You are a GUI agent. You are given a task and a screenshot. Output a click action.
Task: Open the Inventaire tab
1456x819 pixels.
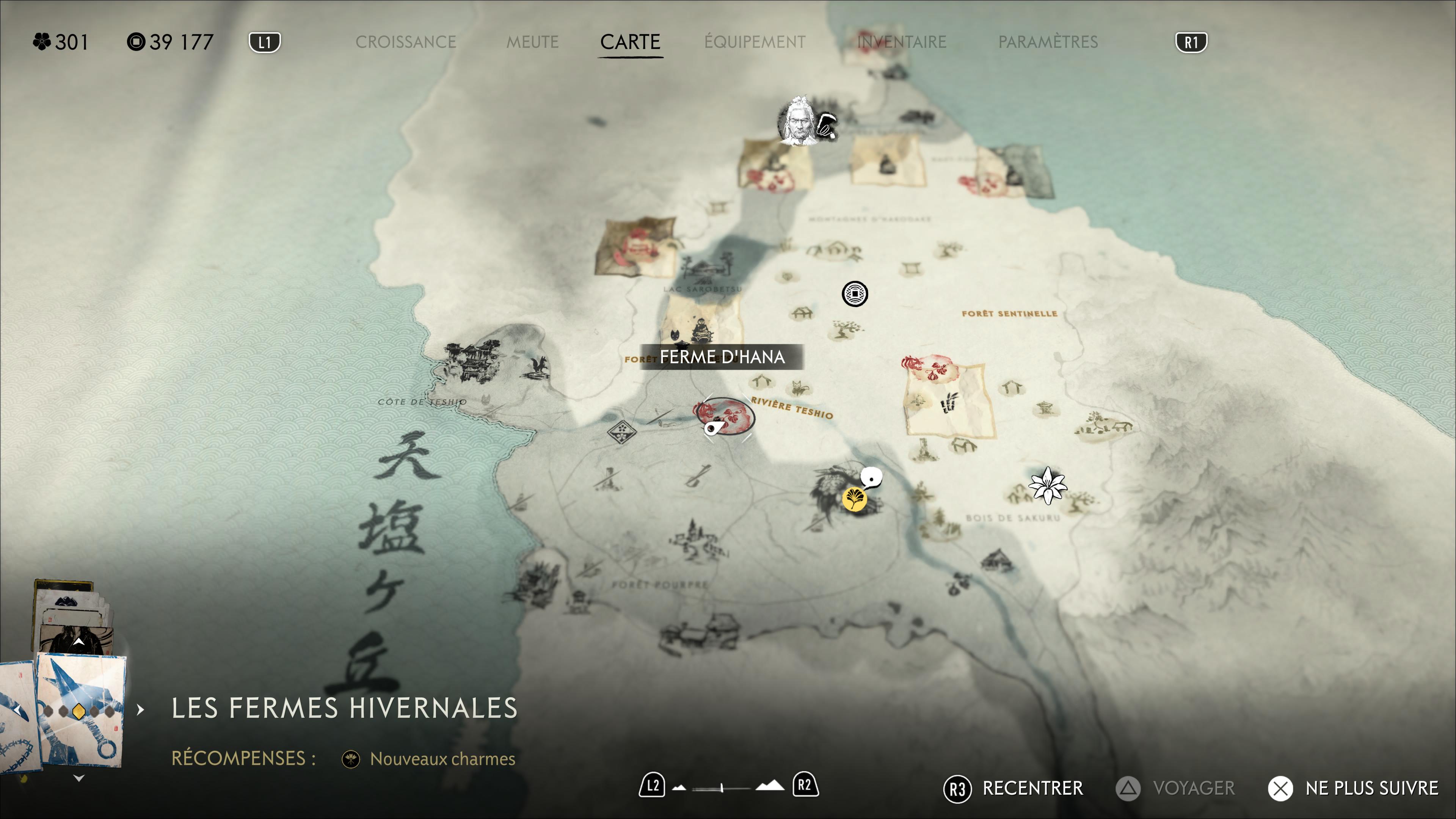tap(902, 42)
